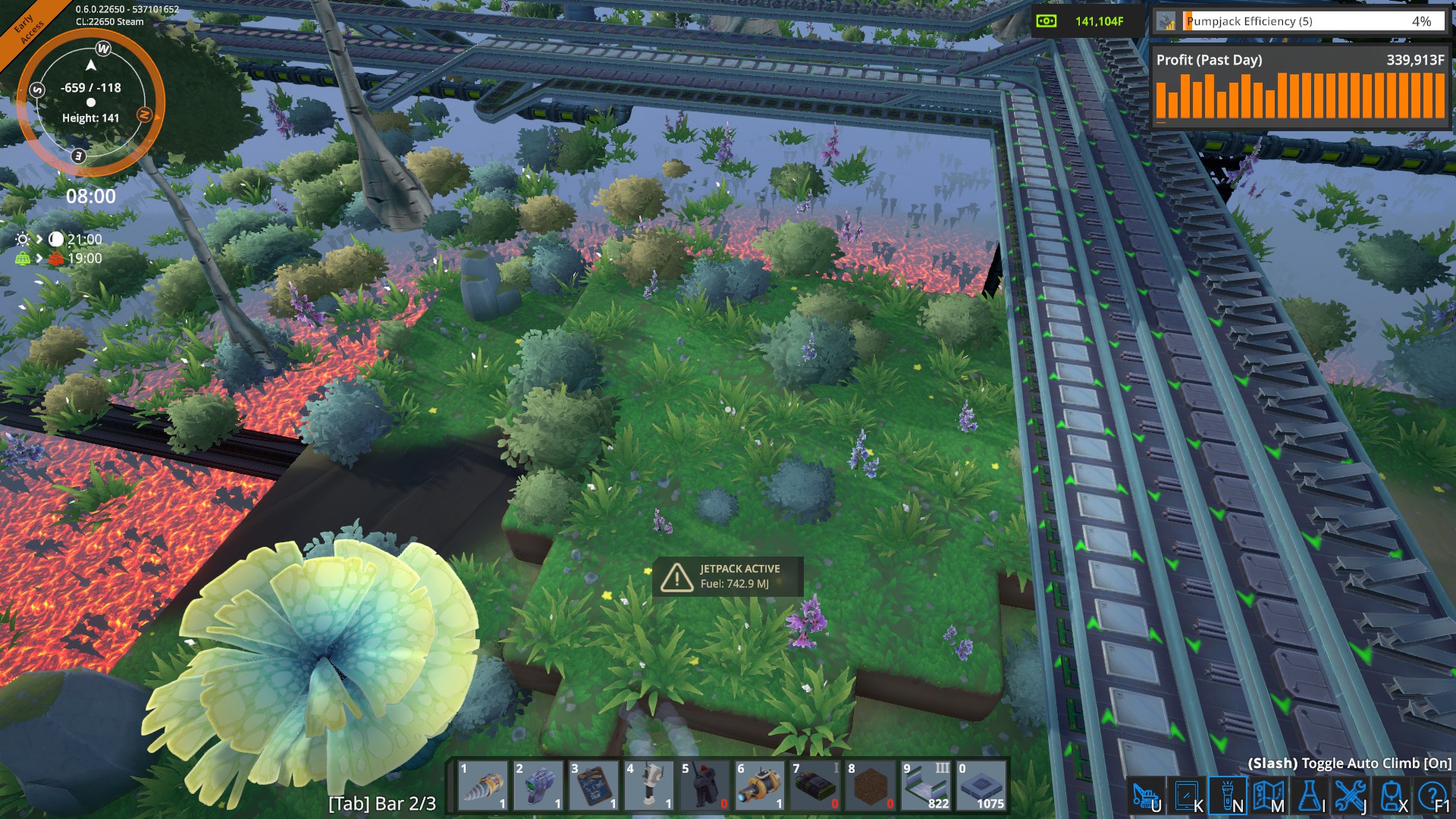Open the tablet icon panel
Screen dimensions: 1456x819
[1187, 796]
